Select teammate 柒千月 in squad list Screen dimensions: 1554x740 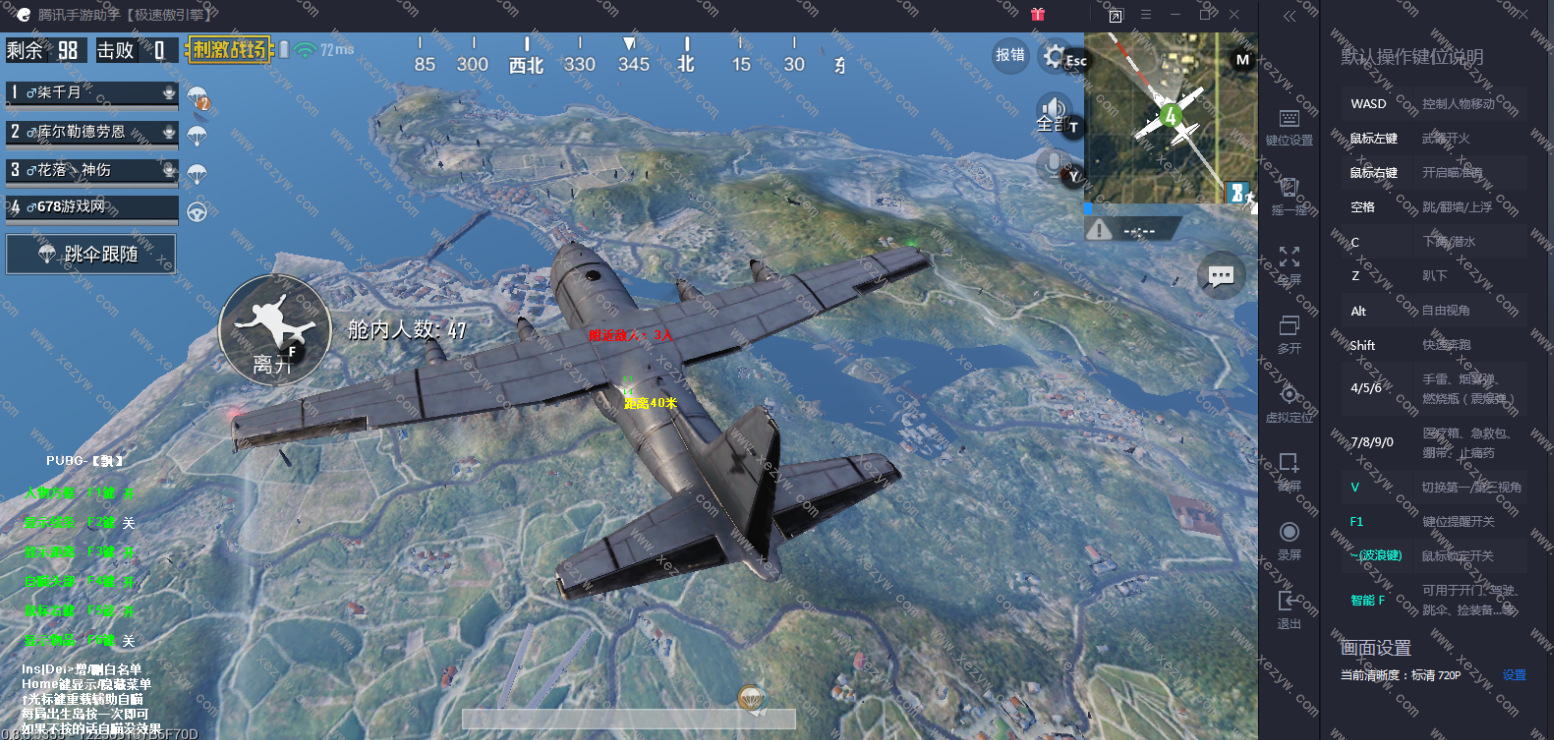pyautogui.click(x=92, y=93)
